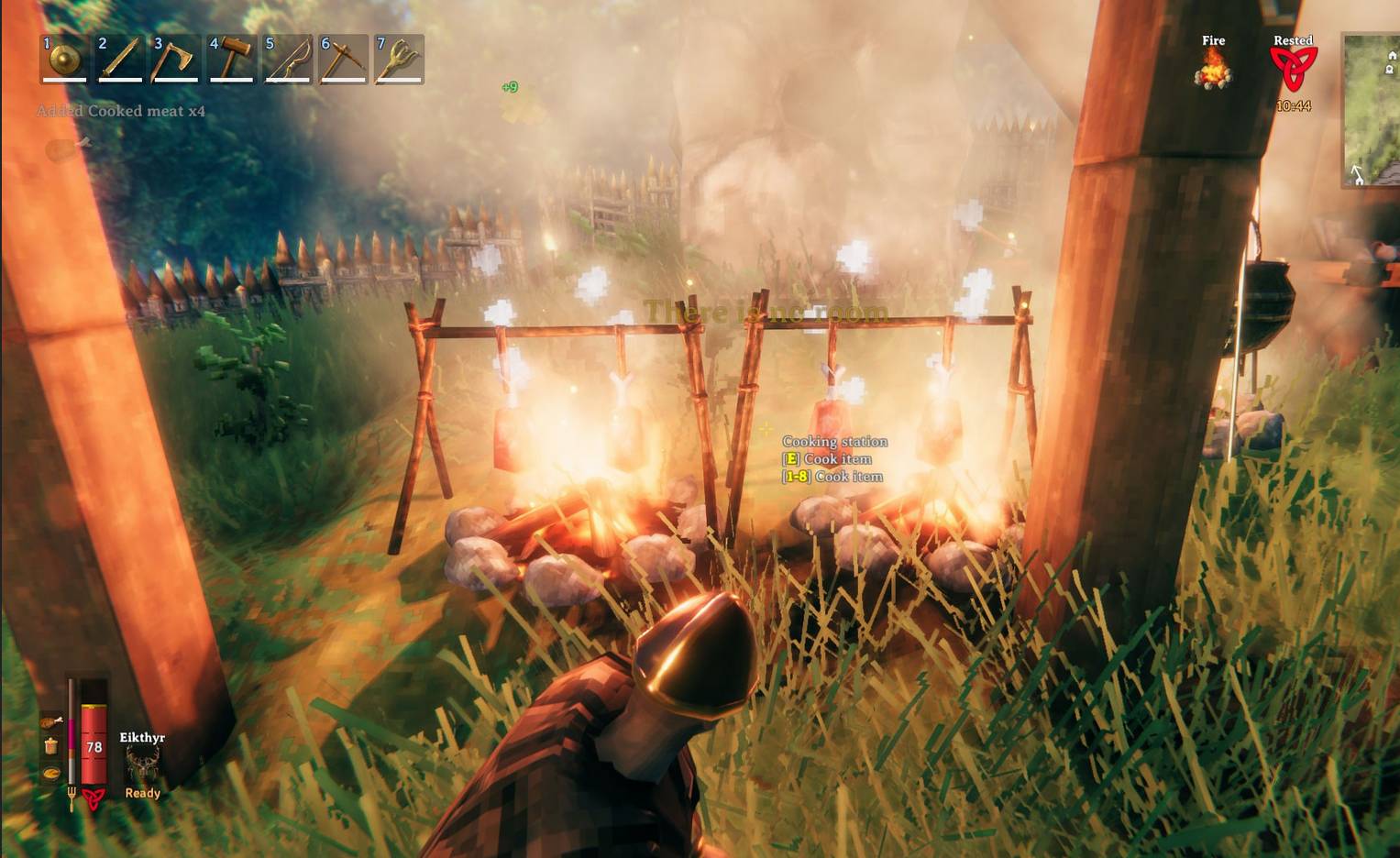Select the flint axe in hotbar slot 3
This screenshot has height=858, width=1400.
pyautogui.click(x=174, y=60)
